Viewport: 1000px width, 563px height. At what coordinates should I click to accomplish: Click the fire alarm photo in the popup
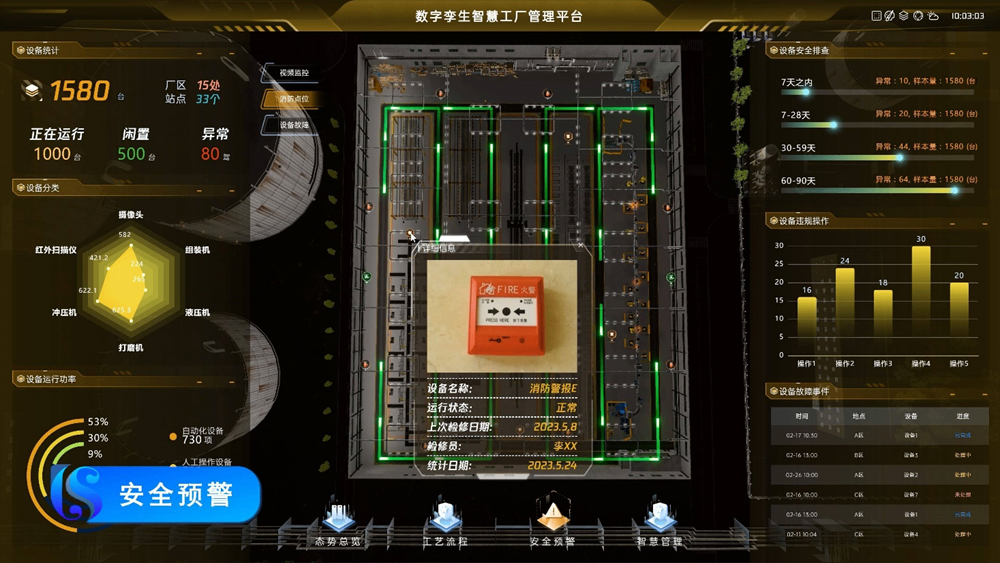[x=502, y=316]
